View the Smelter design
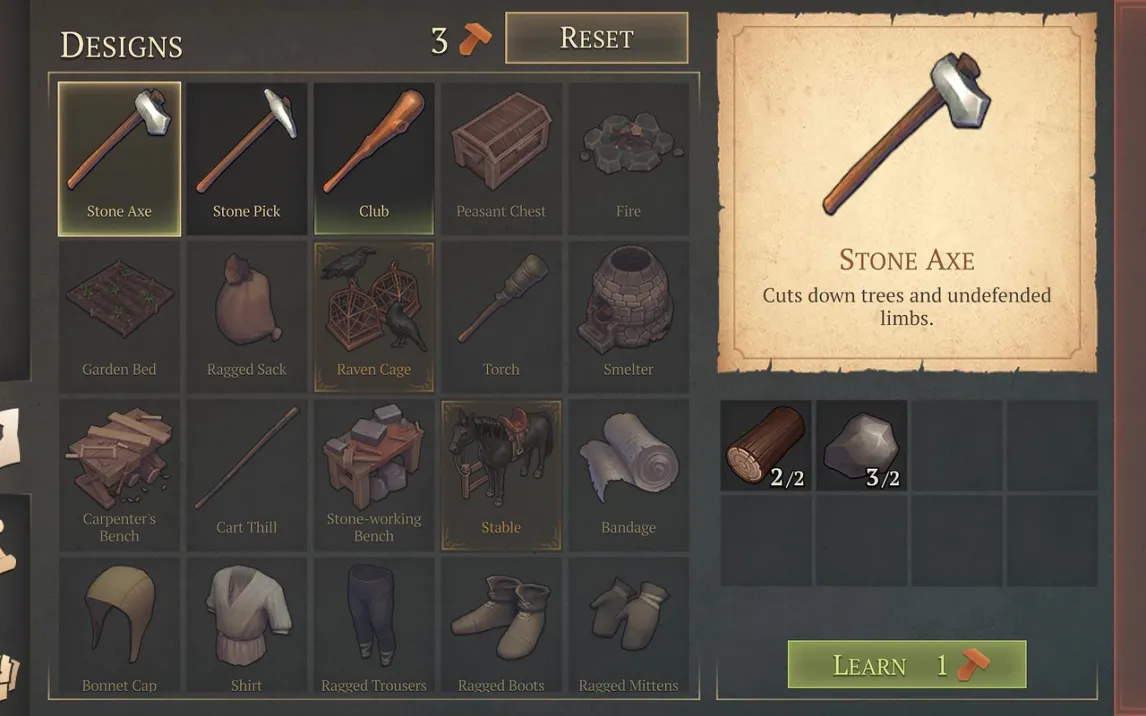 pyautogui.click(x=628, y=316)
